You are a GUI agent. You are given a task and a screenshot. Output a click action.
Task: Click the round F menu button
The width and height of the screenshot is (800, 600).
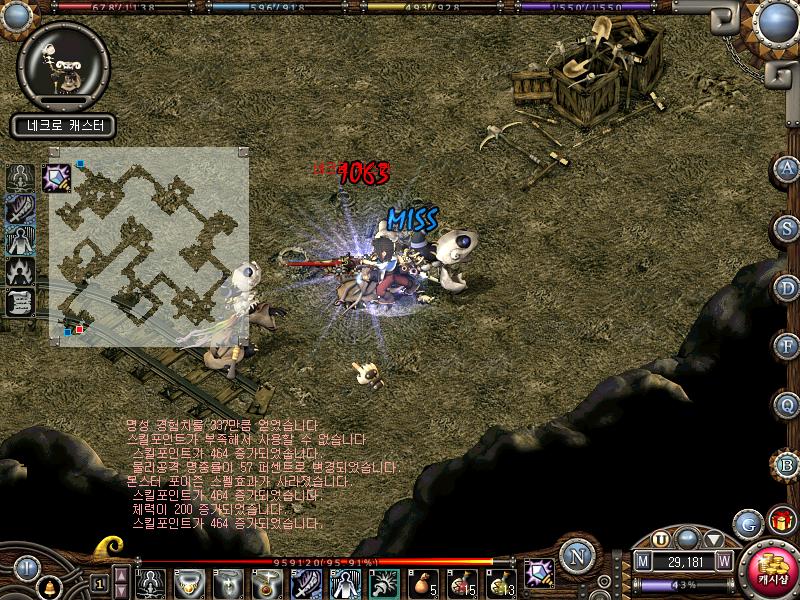(x=786, y=346)
